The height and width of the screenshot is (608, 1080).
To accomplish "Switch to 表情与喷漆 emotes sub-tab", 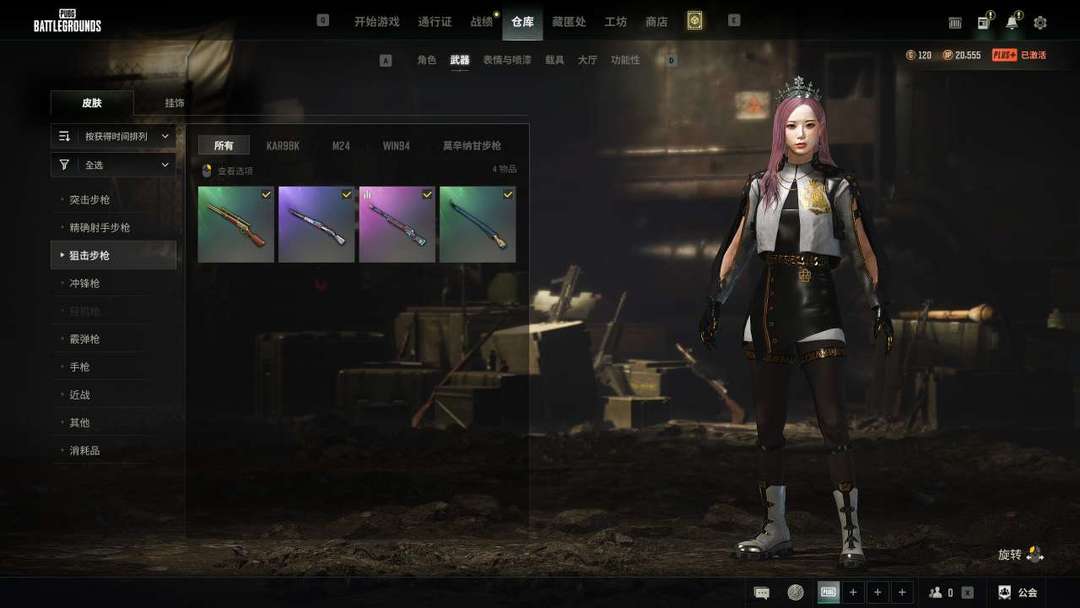I will [507, 60].
